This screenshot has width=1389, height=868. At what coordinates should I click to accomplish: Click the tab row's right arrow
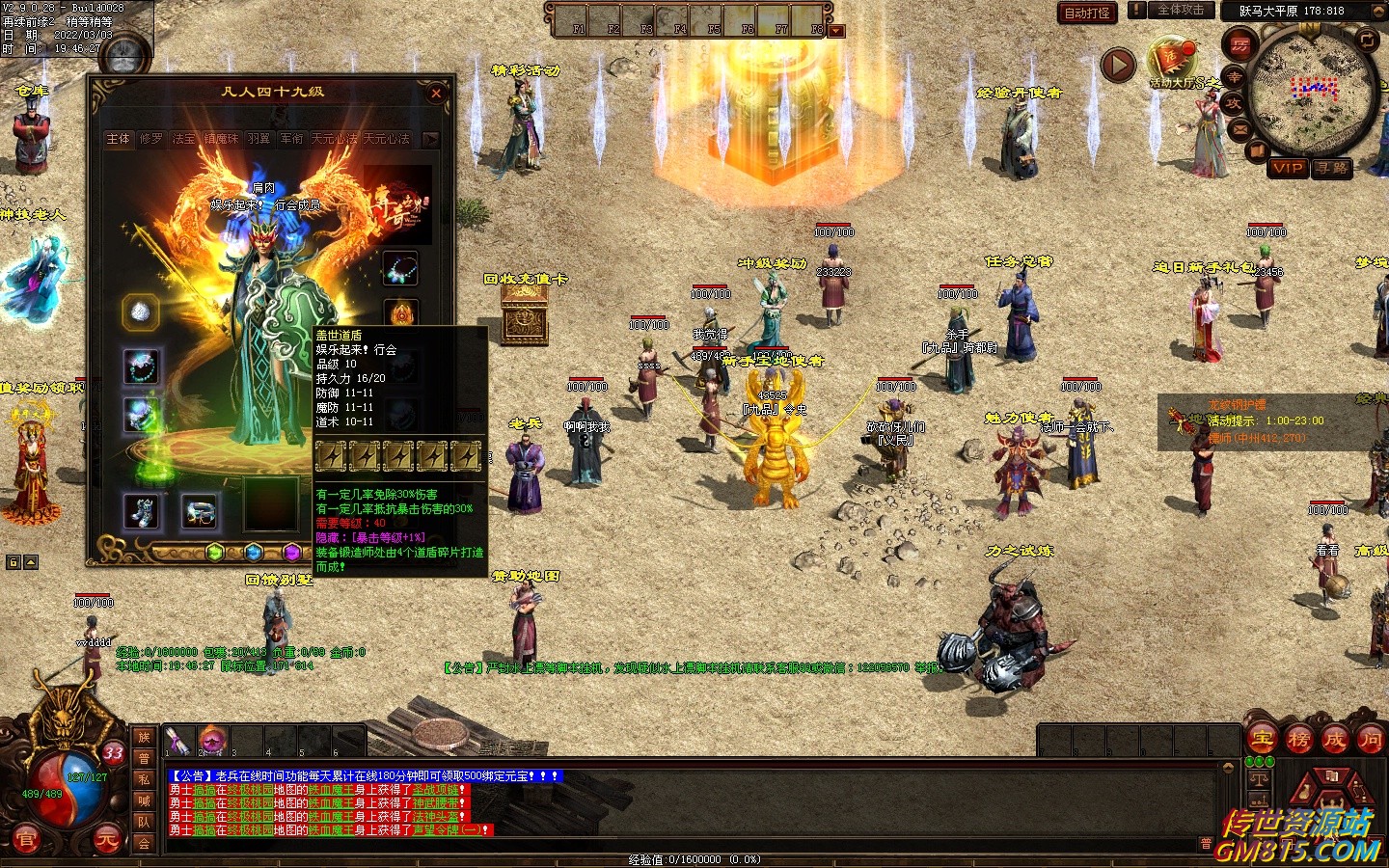click(430, 139)
